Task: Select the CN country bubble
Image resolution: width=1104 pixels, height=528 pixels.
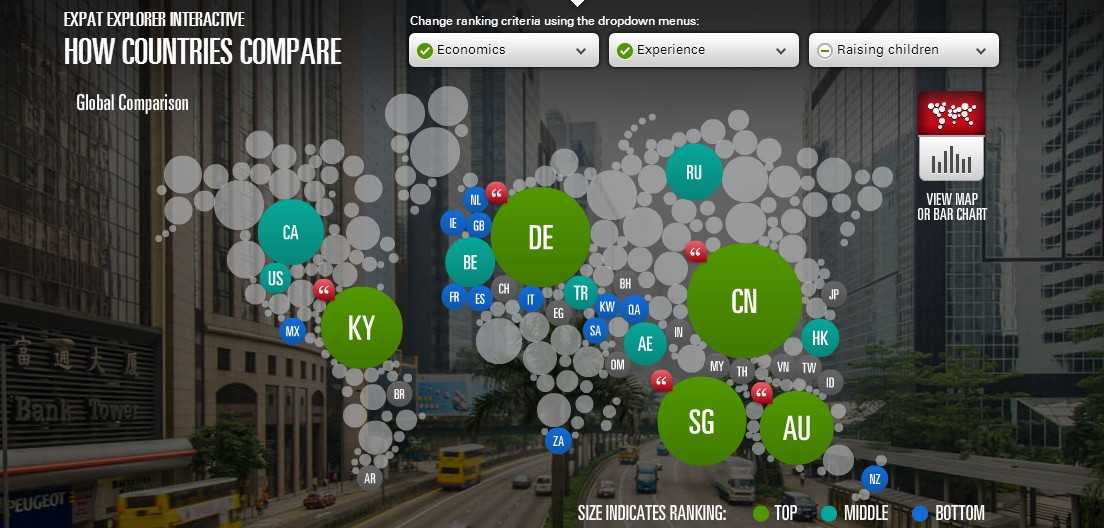Action: point(744,301)
